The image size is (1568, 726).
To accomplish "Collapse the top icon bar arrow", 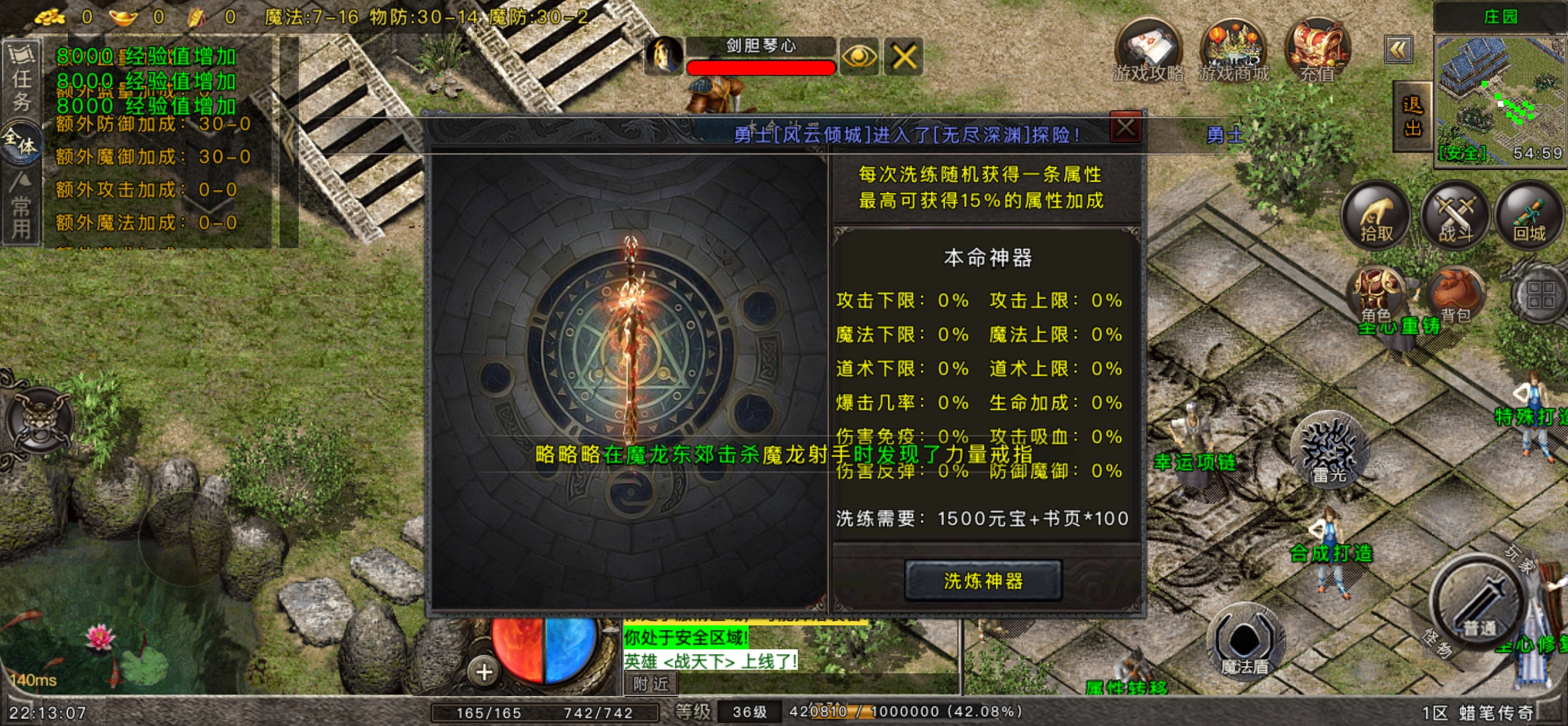I will [1398, 50].
